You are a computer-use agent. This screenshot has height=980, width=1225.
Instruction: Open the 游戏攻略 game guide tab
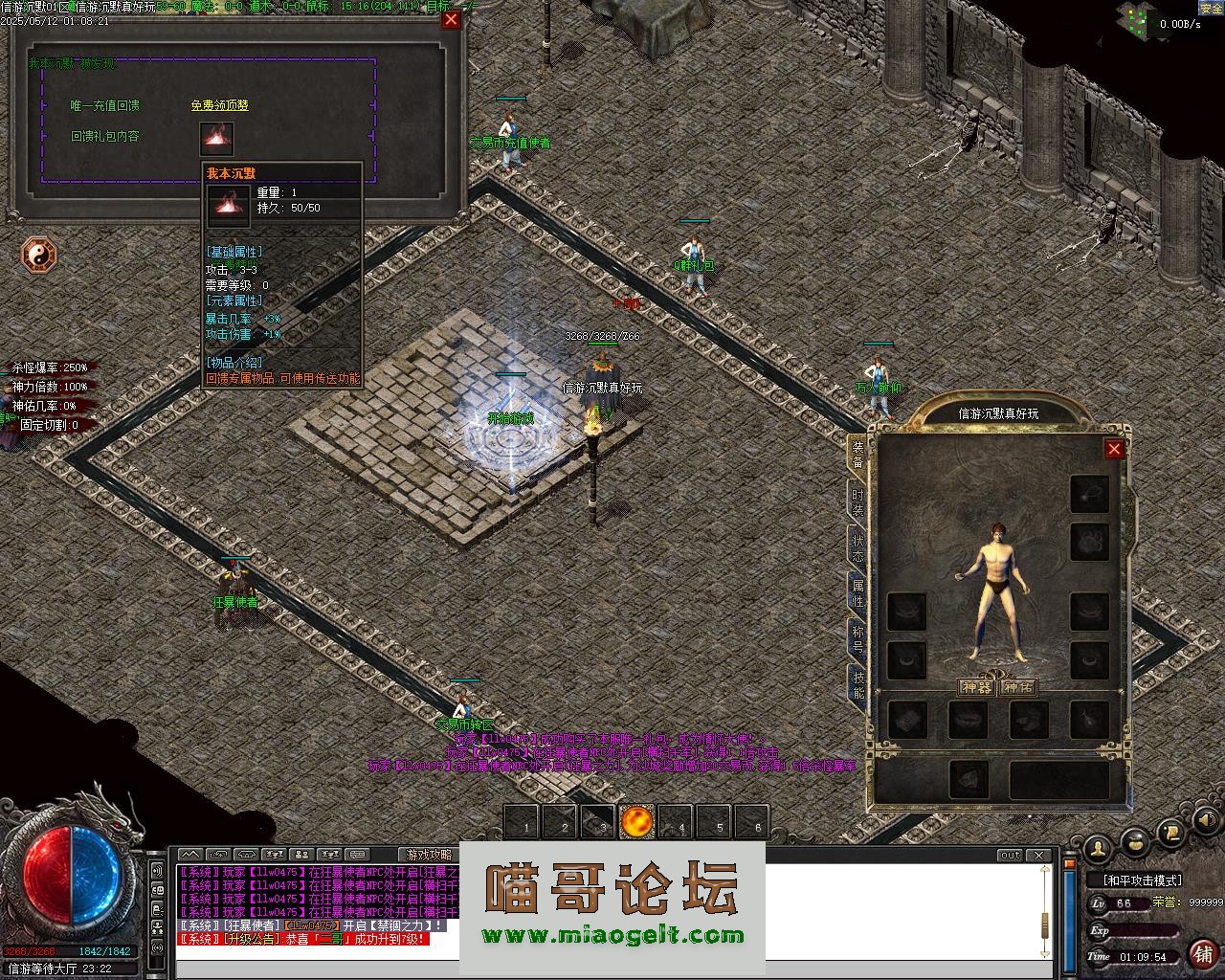[x=428, y=855]
